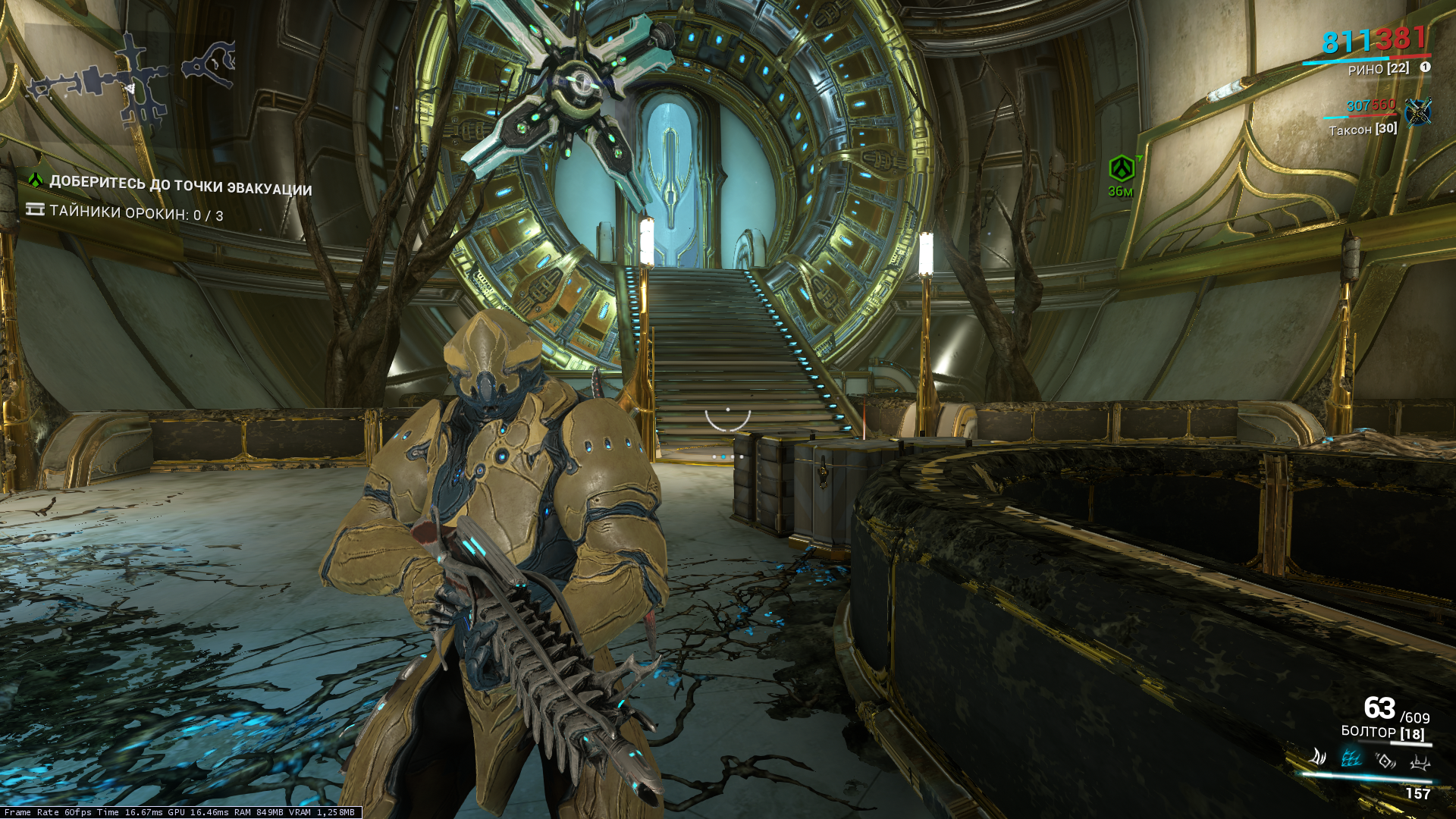Screen dimensions: 1456x819
Task: Use the Roar ability icon
Action: pos(1385,760)
